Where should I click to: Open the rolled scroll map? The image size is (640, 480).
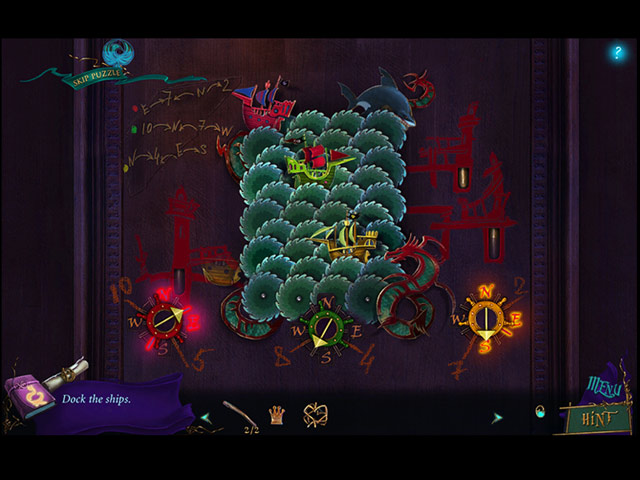70,373
